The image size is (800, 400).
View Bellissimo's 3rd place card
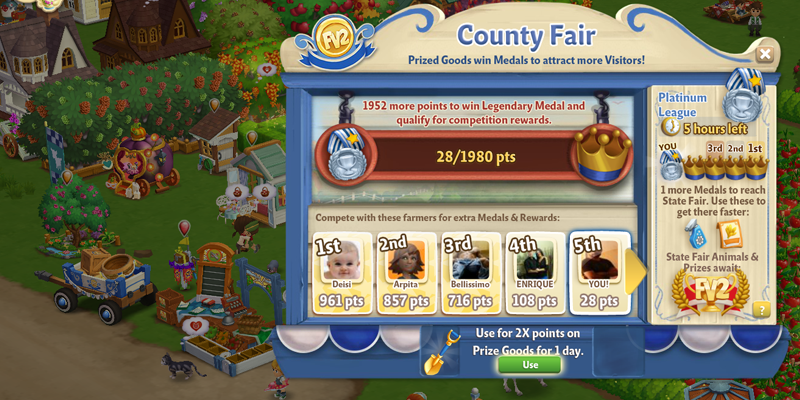pos(470,273)
